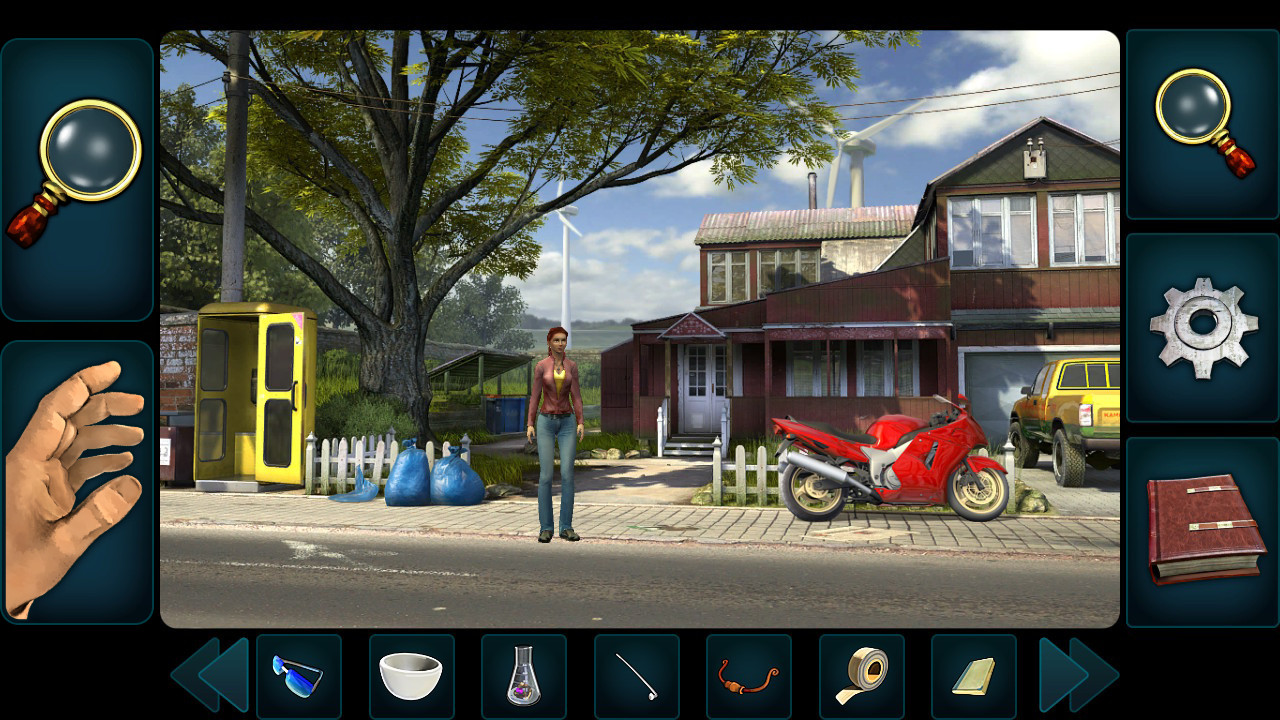This screenshot has height=720, width=1280.
Task: Select the glass flask inventory item
Action: coord(523,676)
